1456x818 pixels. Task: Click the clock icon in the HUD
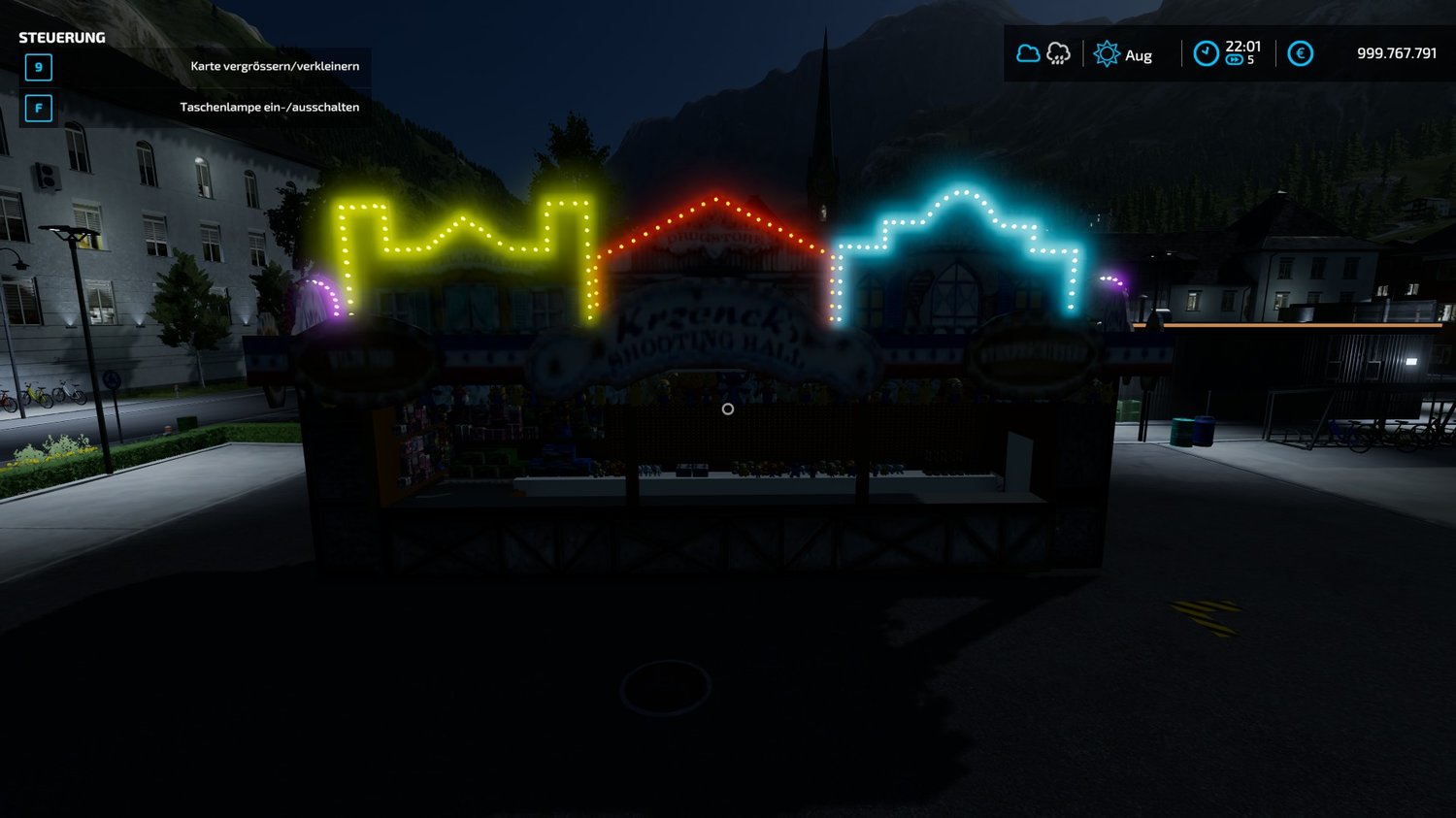pyautogui.click(x=1206, y=53)
